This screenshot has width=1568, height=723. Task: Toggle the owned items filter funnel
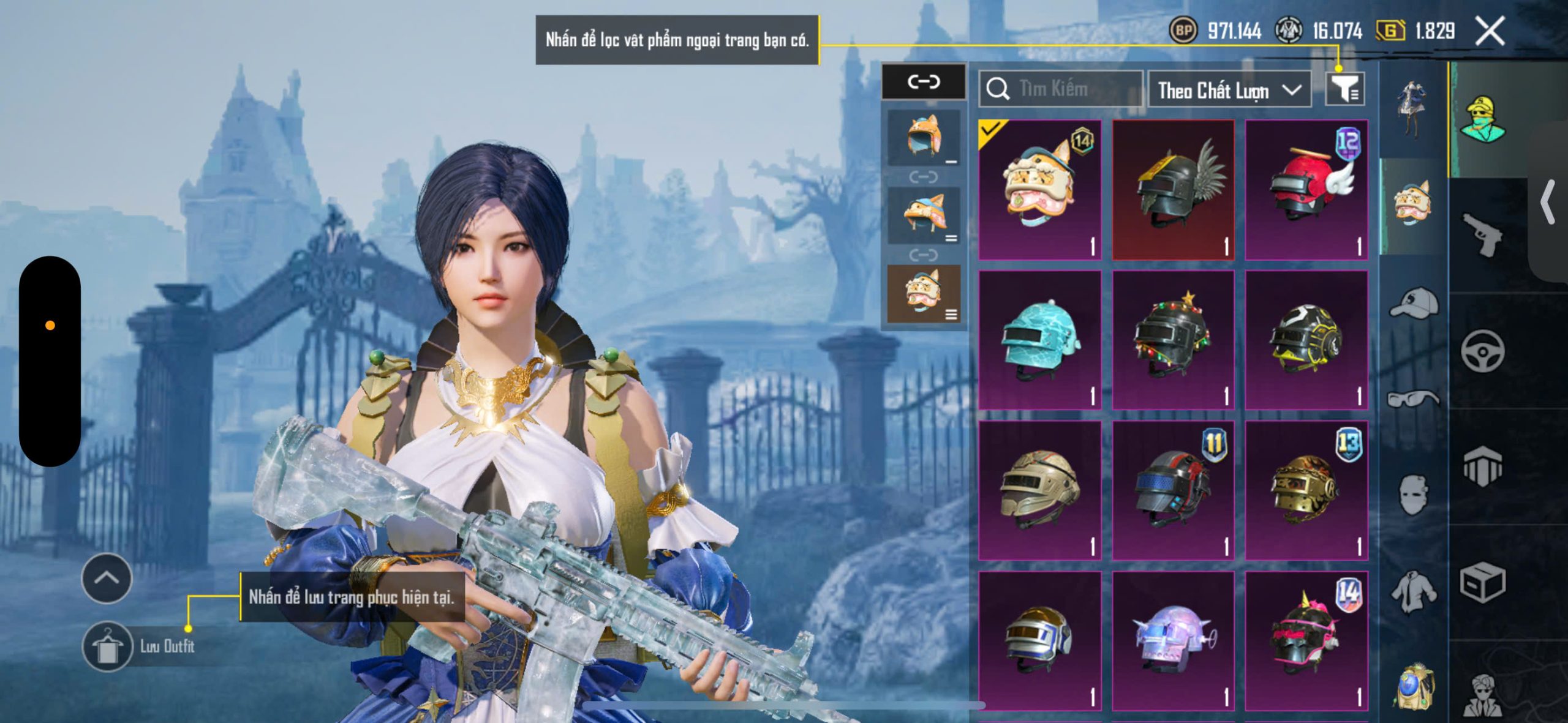point(1344,89)
